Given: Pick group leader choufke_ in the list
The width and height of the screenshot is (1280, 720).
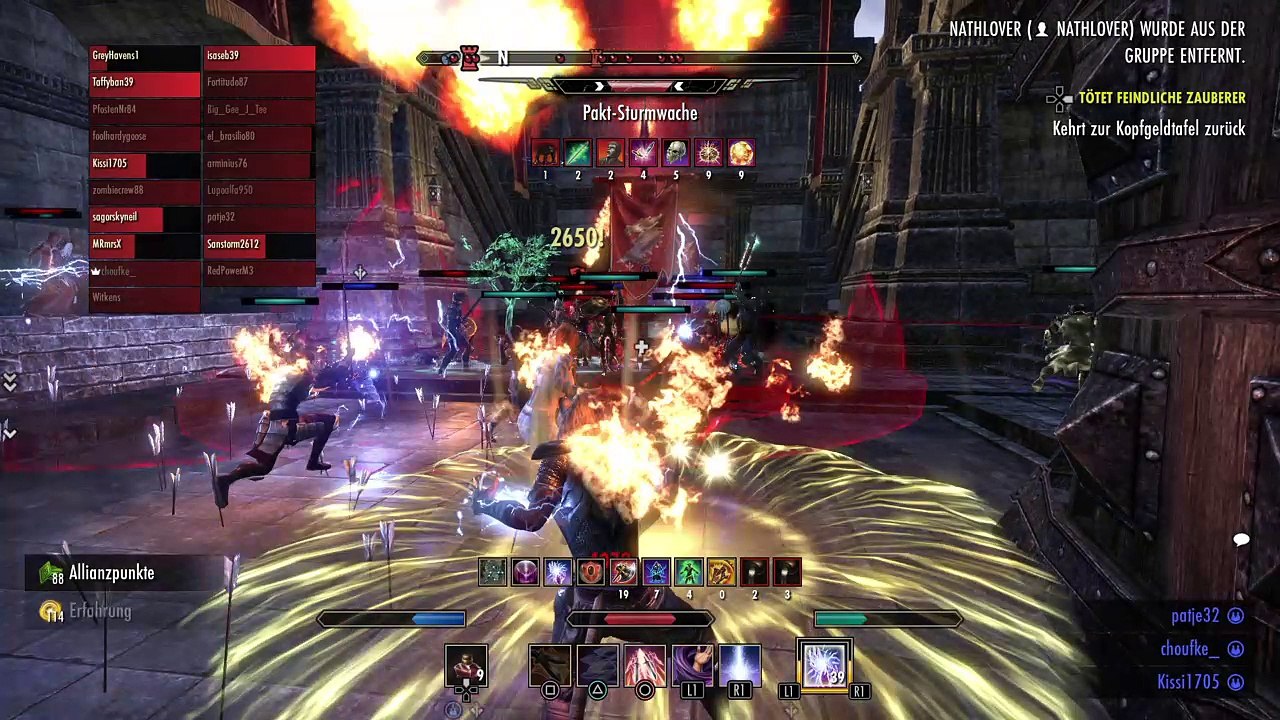Looking at the screenshot, I should coord(145,271).
